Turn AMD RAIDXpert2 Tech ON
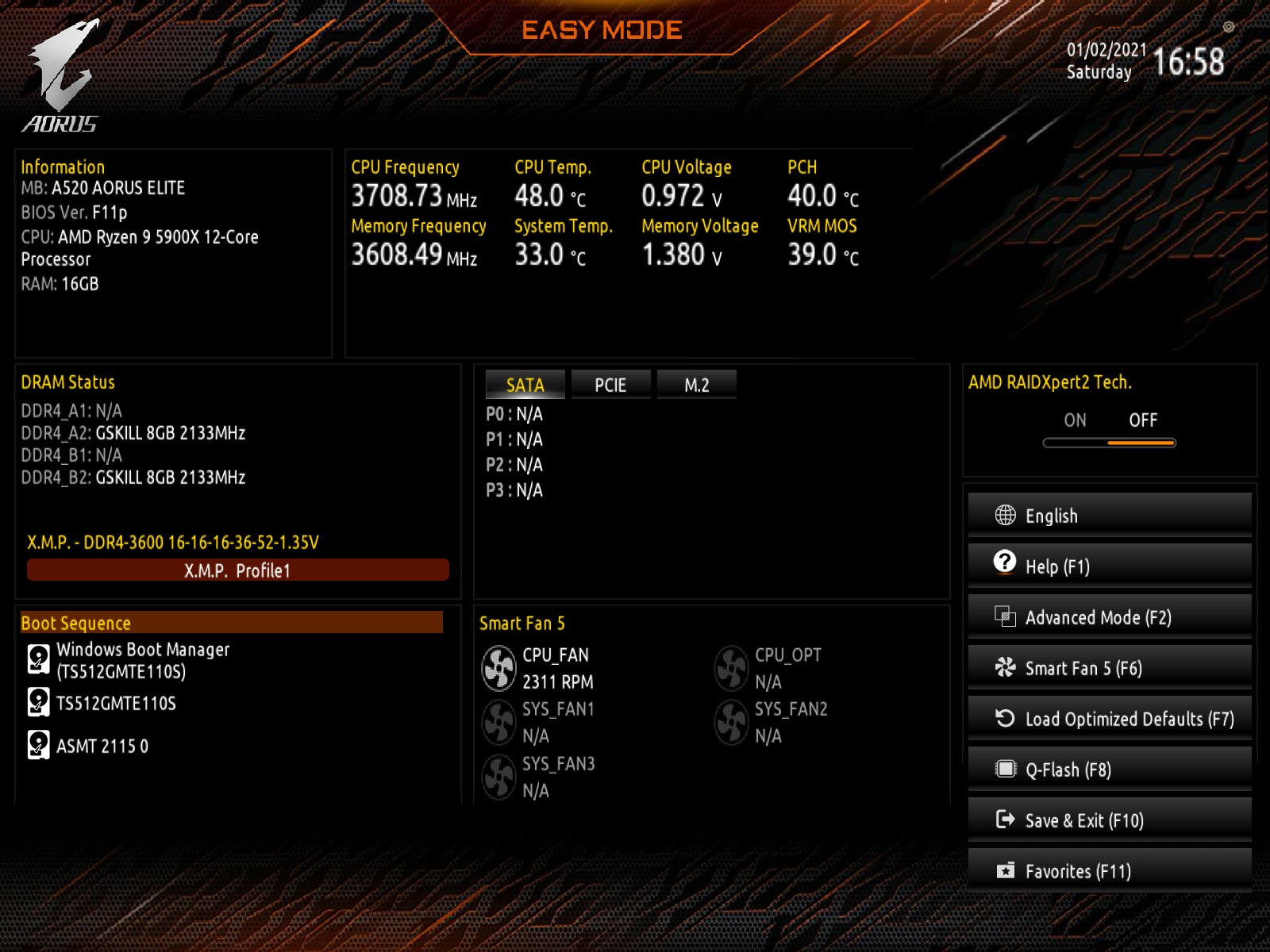The height and width of the screenshot is (952, 1270). tap(1075, 420)
